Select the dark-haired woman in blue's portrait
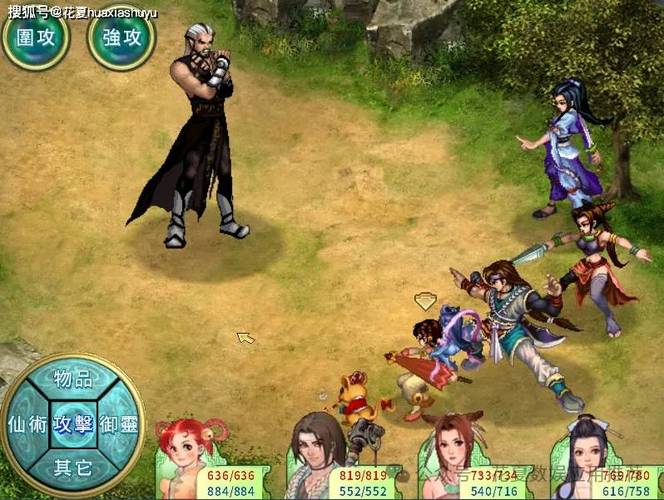Viewport: 664px width, 500px height. [585, 458]
